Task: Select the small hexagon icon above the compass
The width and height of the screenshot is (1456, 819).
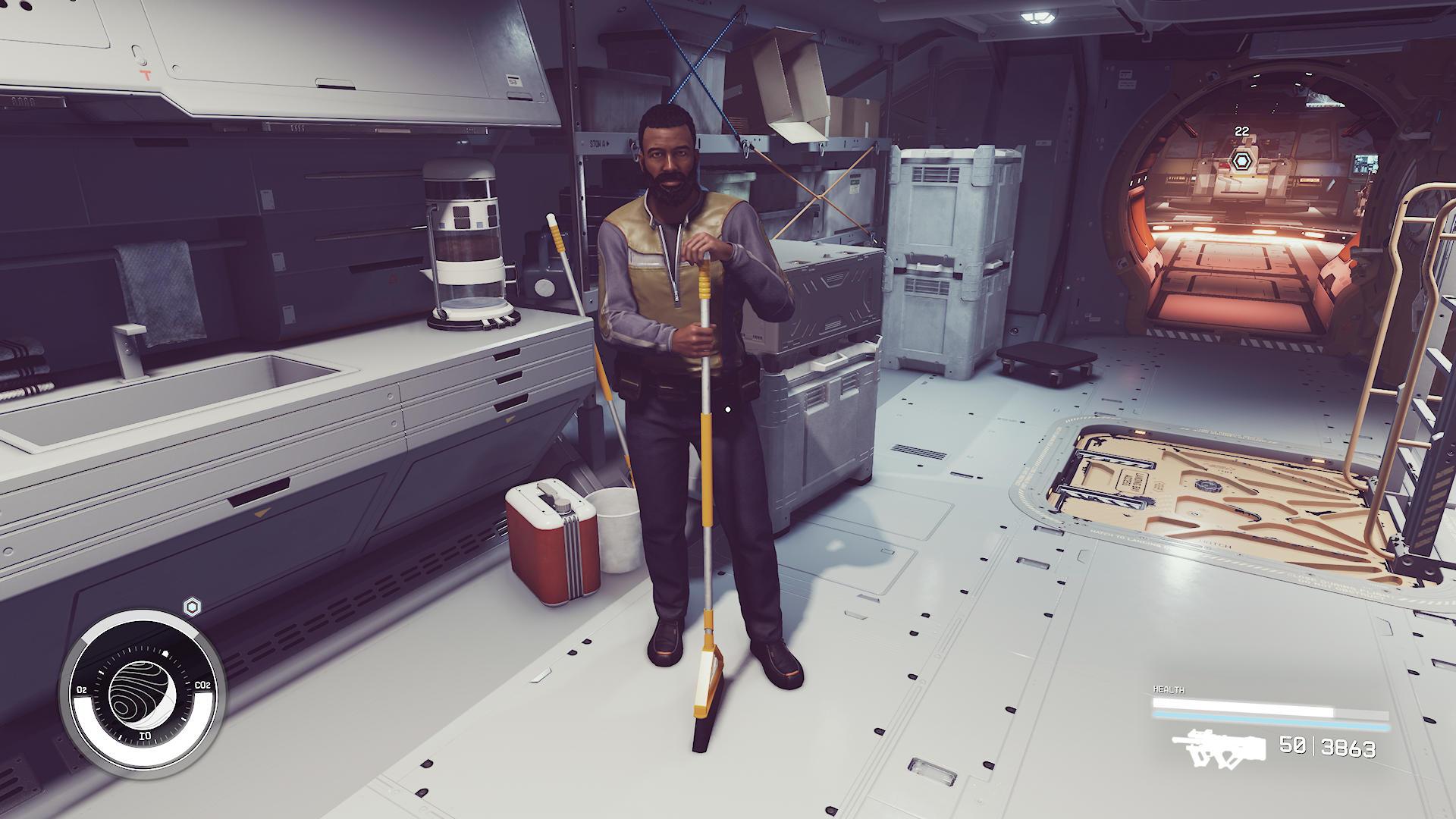Action: (193, 607)
